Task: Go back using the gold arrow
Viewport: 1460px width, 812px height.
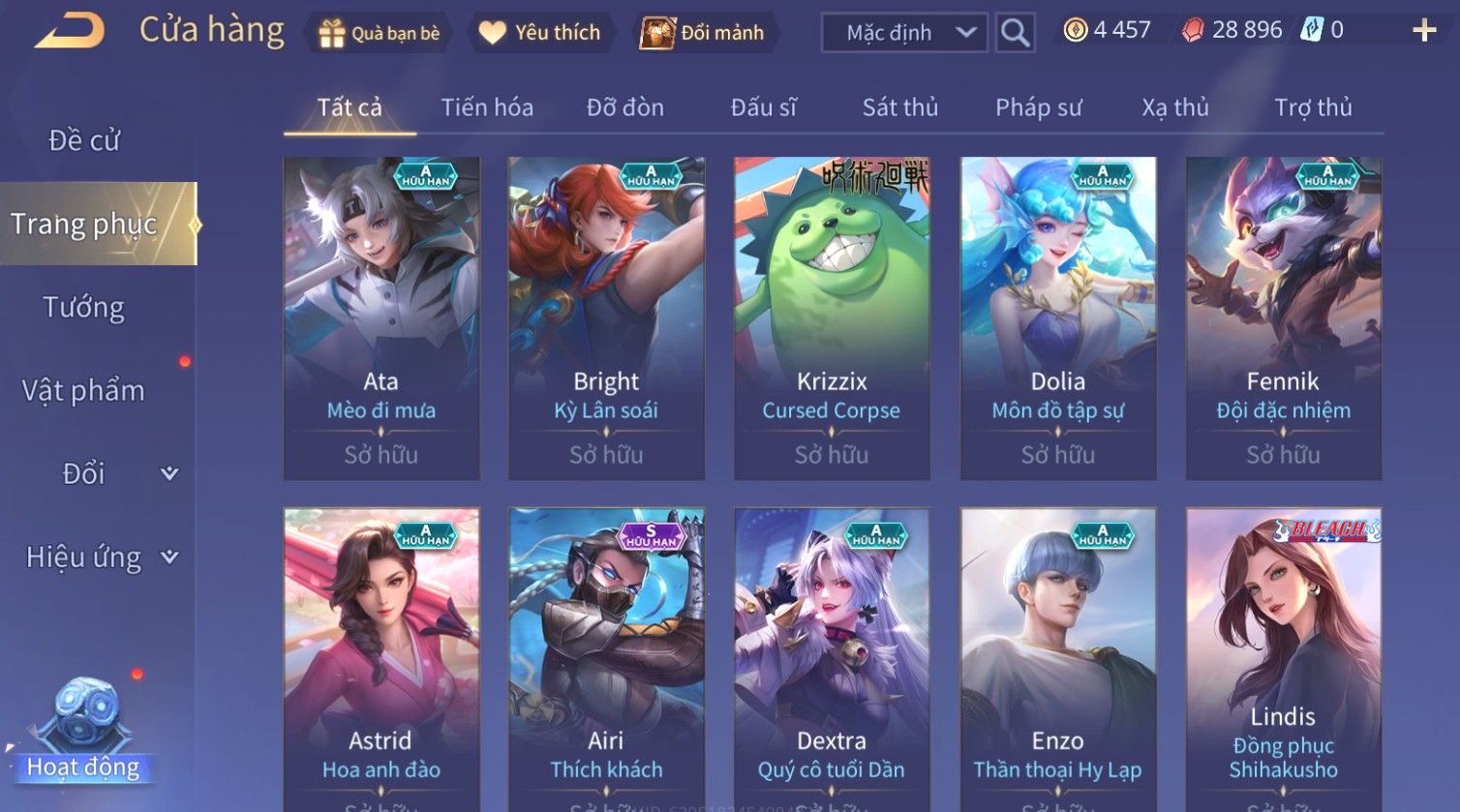Action: tap(70, 31)
